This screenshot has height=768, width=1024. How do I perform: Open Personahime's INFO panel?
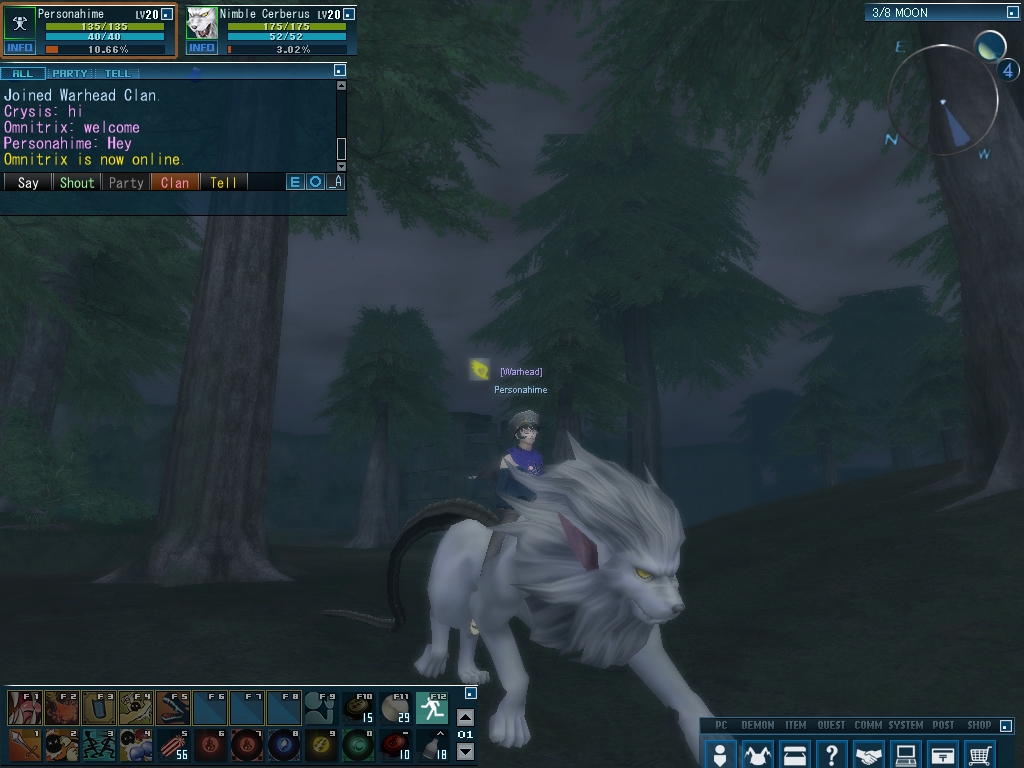click(20, 48)
